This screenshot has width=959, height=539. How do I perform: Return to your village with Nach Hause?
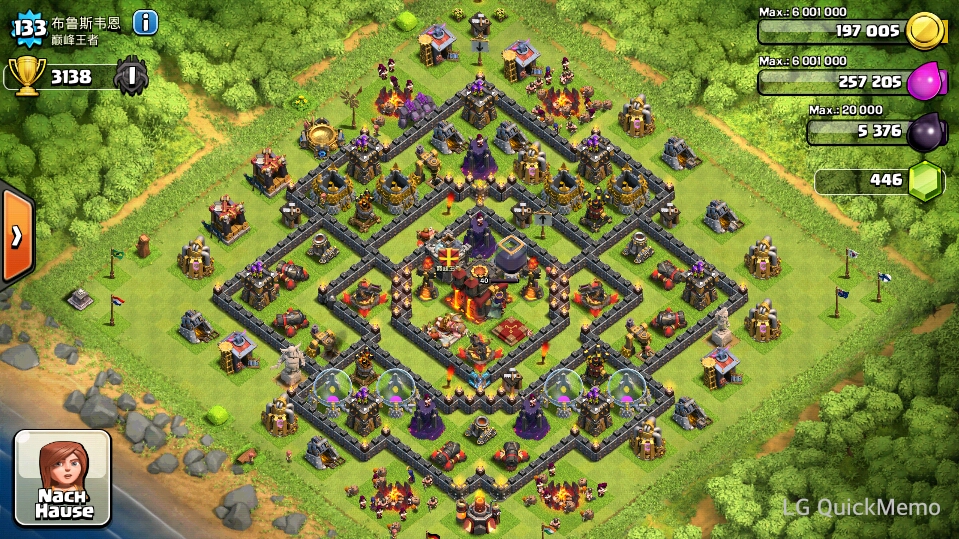point(63,478)
